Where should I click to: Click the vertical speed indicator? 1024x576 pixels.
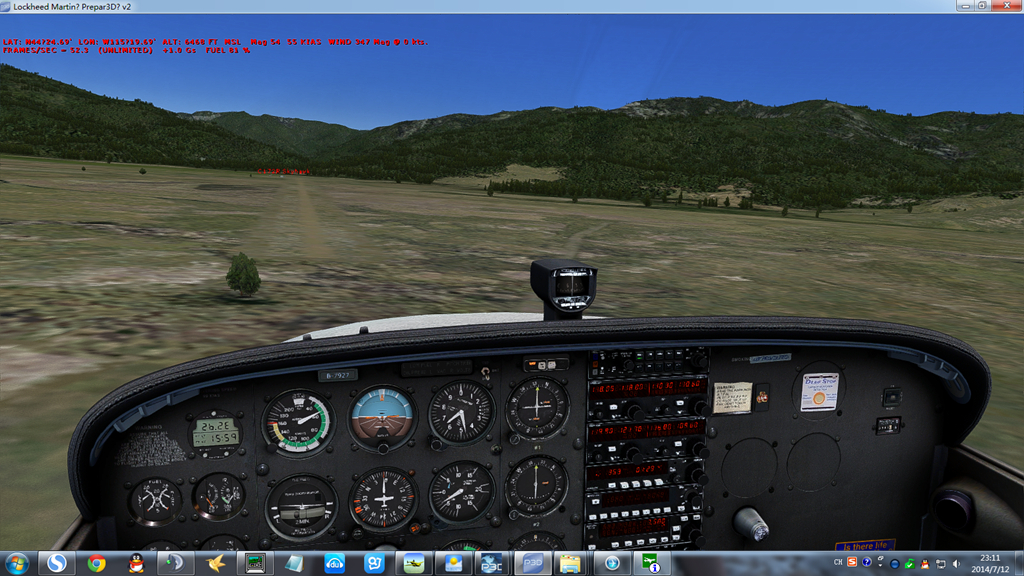click(461, 491)
